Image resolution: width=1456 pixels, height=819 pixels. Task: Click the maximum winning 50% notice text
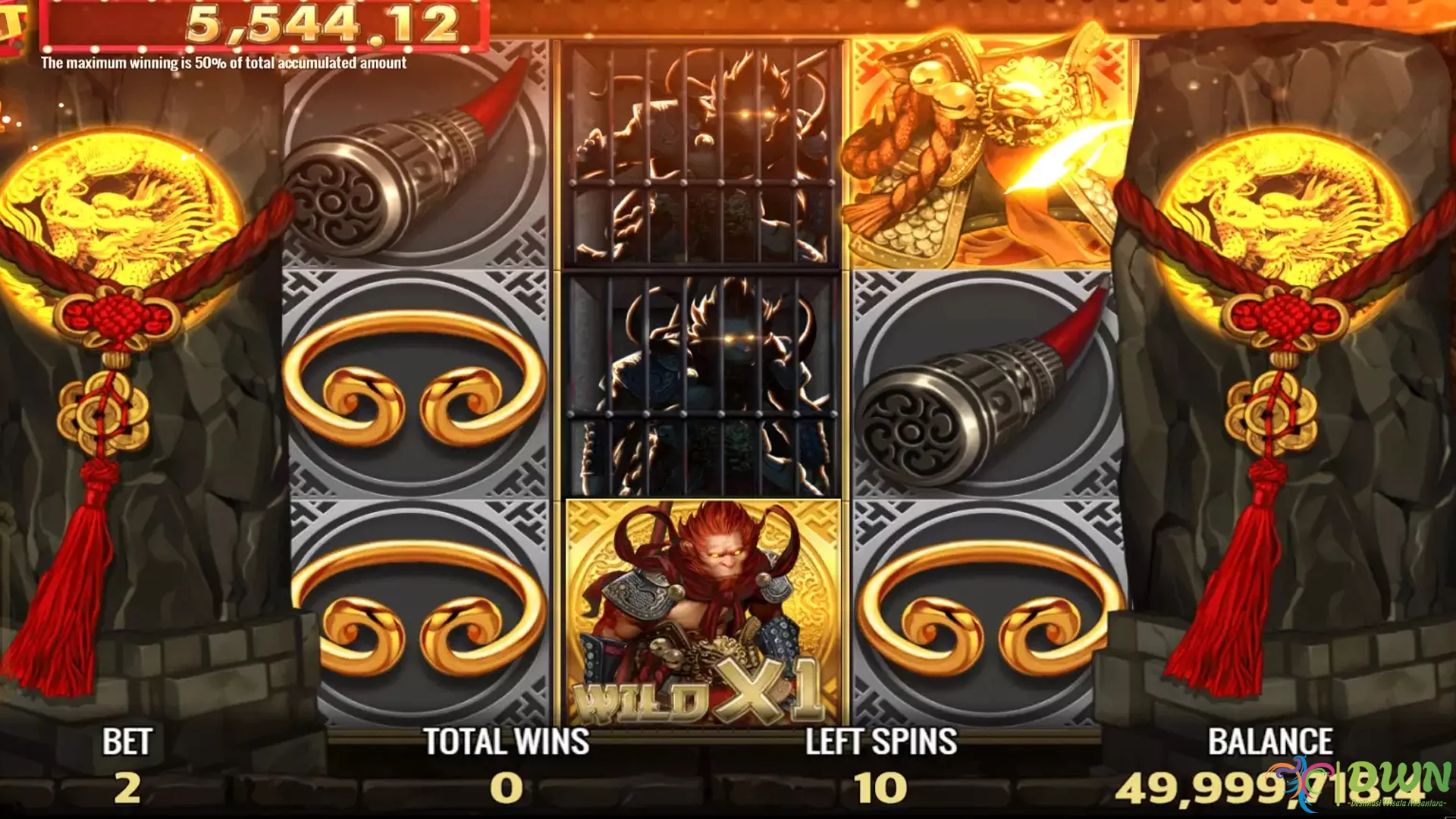224,64
